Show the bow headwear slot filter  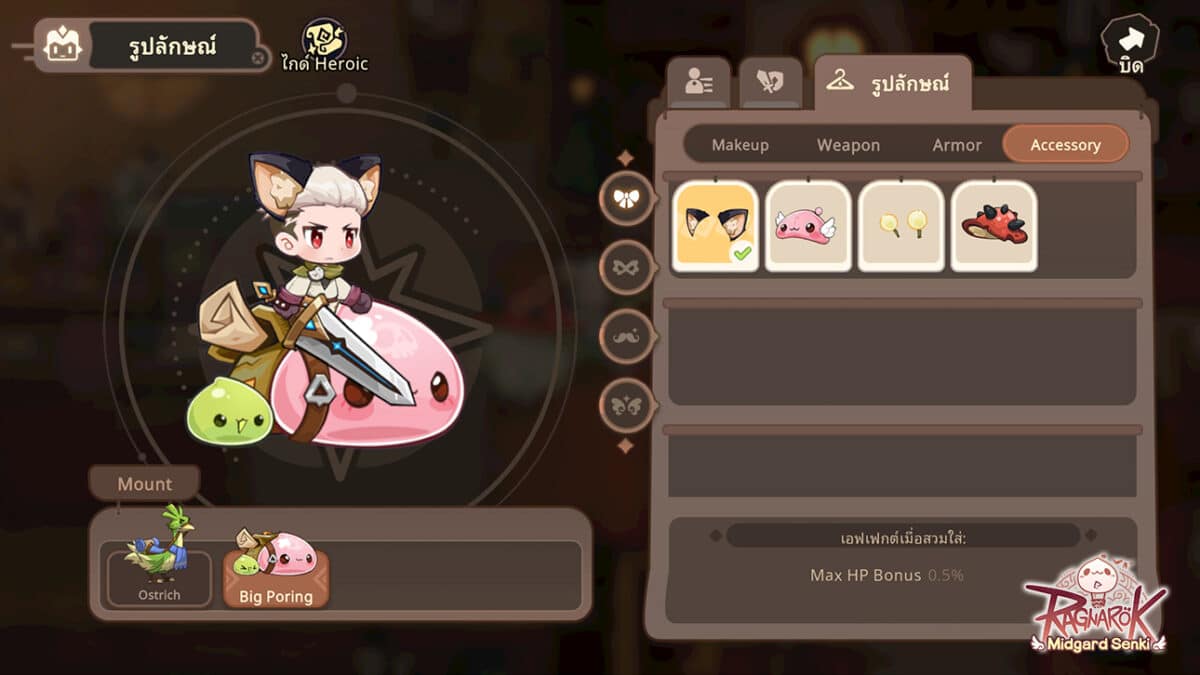coord(627,198)
